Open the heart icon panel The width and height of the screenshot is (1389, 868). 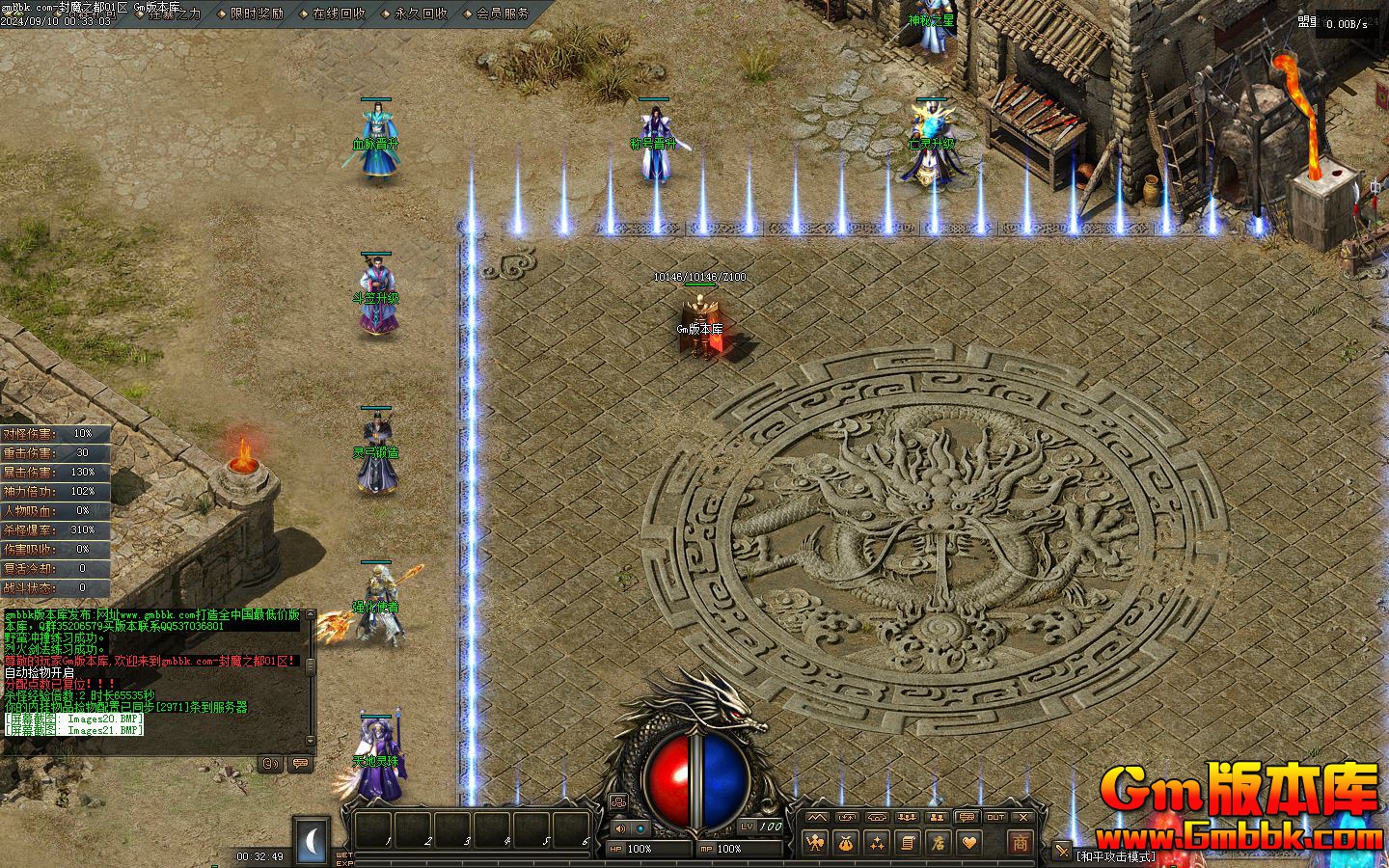tap(967, 843)
